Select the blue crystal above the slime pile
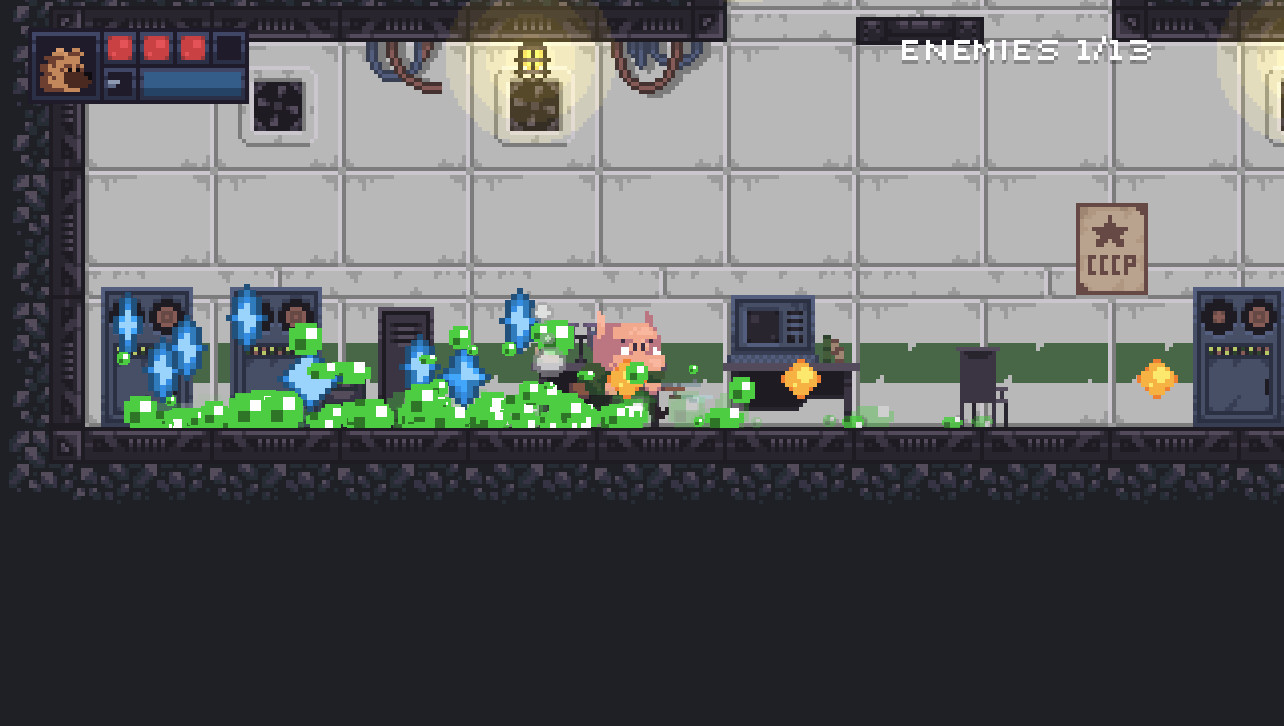1284x726 pixels. click(519, 320)
